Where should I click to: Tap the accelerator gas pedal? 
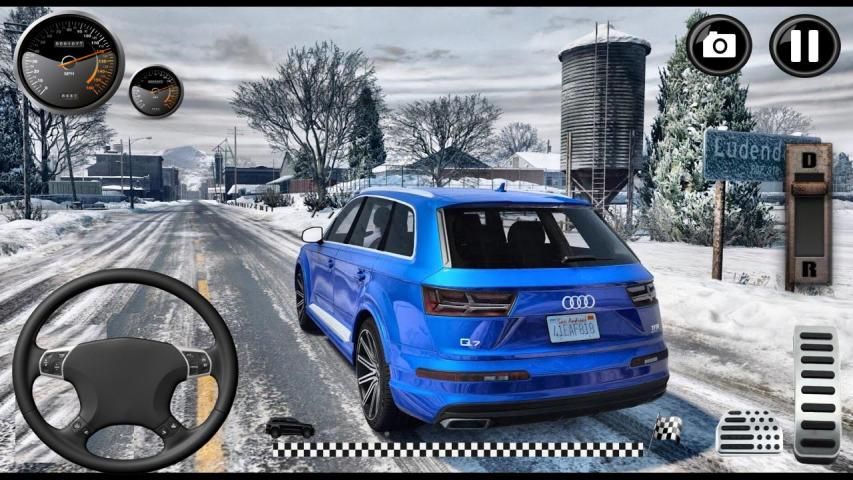(x=815, y=393)
